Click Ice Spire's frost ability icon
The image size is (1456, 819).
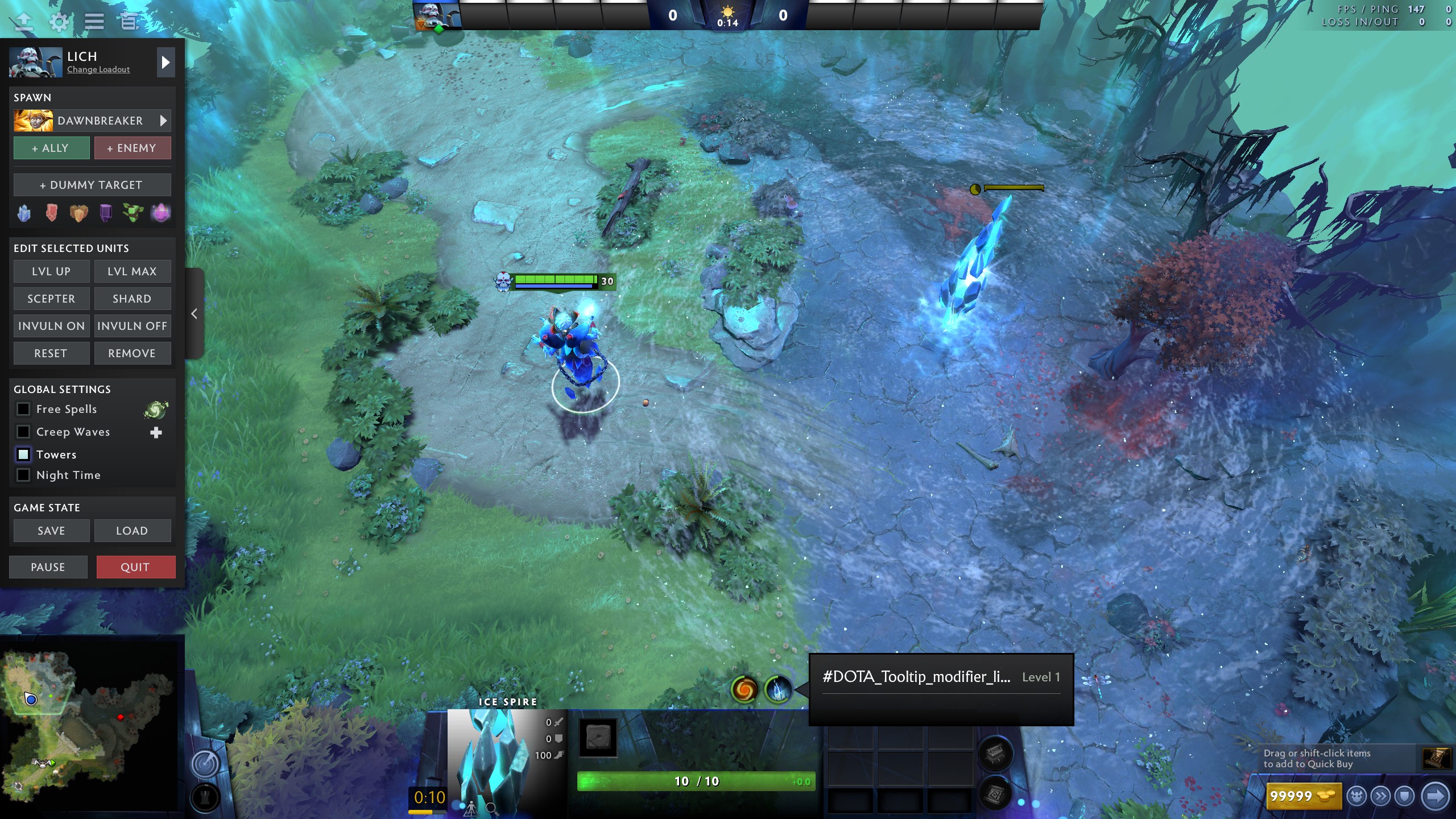coord(779,690)
